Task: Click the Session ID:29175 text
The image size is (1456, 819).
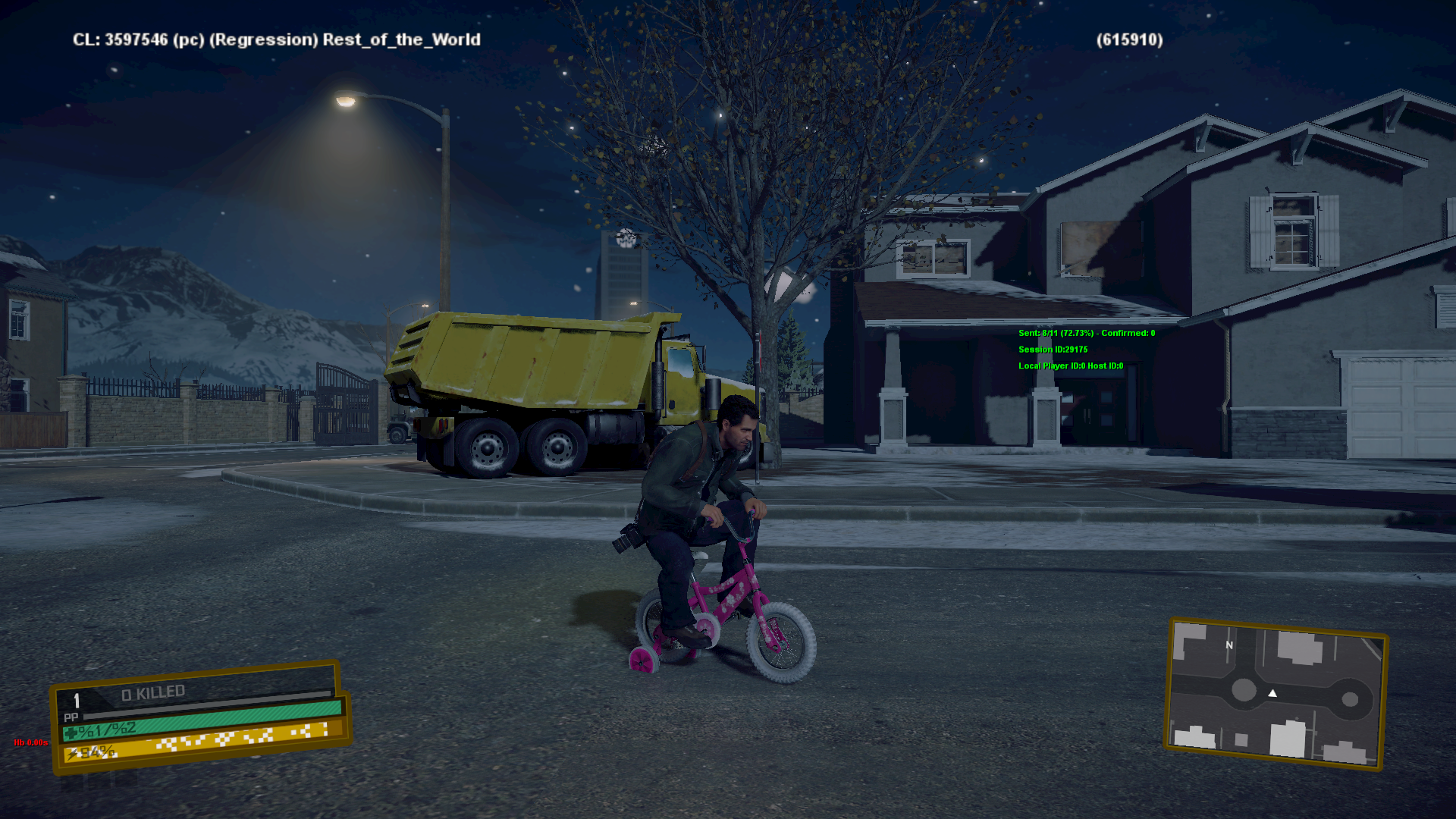Action: [x=1053, y=350]
